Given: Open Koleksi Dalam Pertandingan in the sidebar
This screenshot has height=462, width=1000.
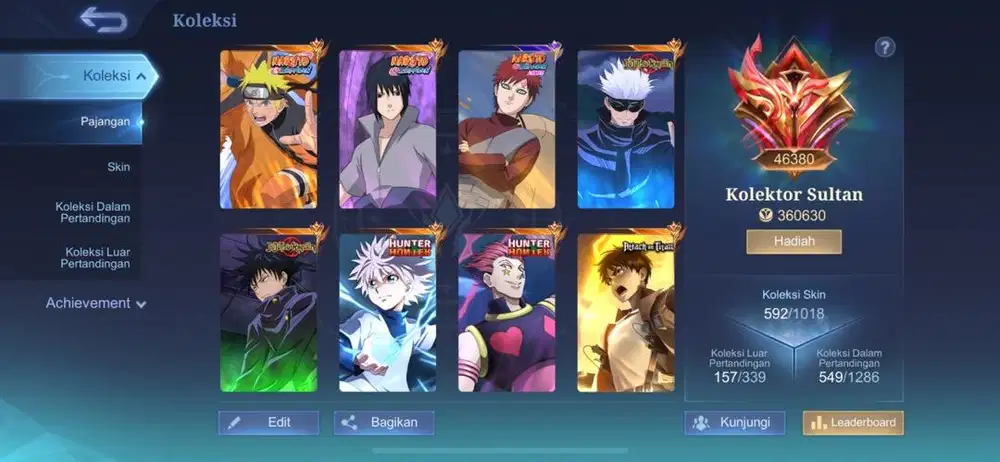Looking at the screenshot, I should coord(93,213).
